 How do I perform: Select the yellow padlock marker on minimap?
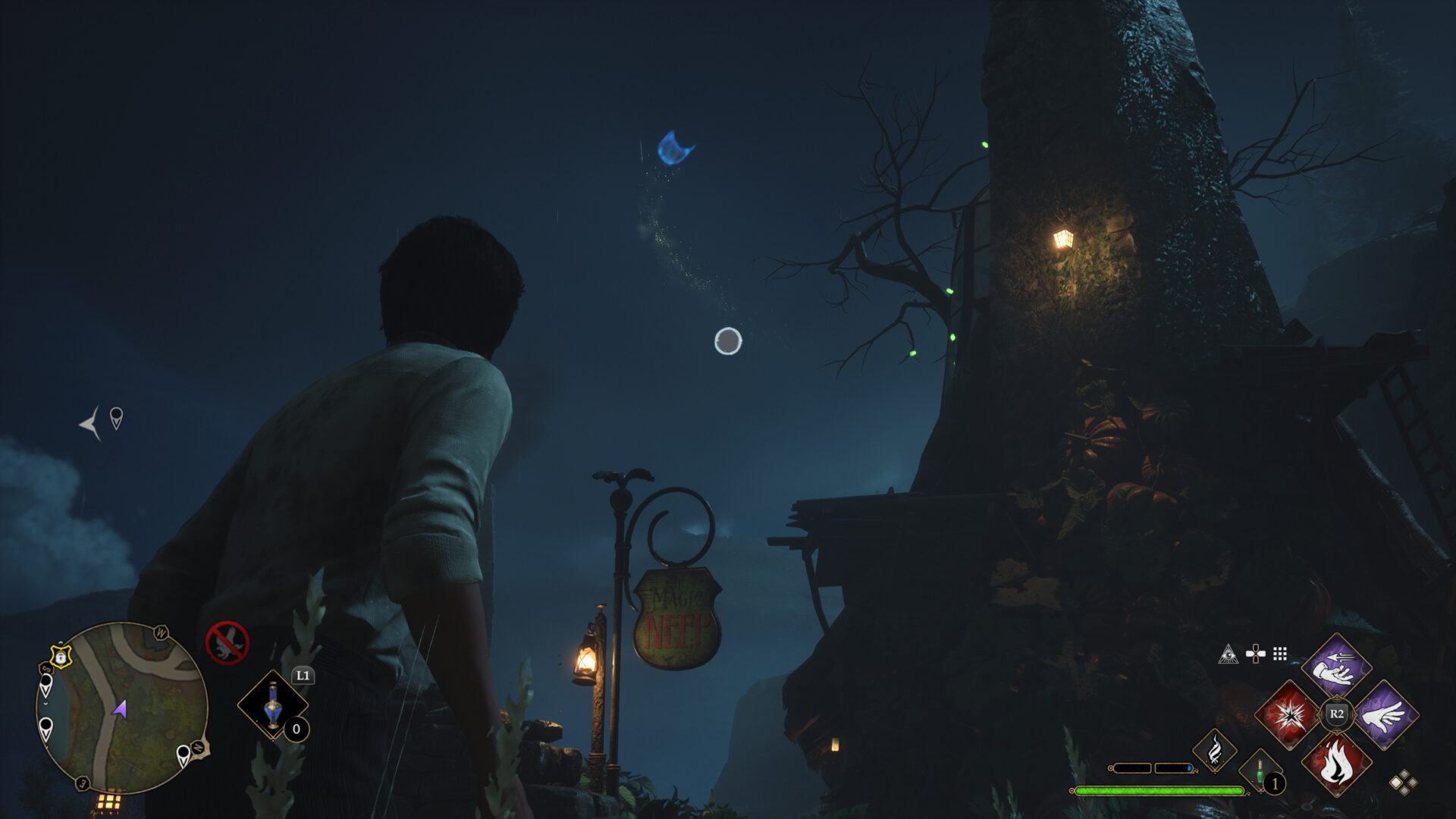tap(61, 655)
